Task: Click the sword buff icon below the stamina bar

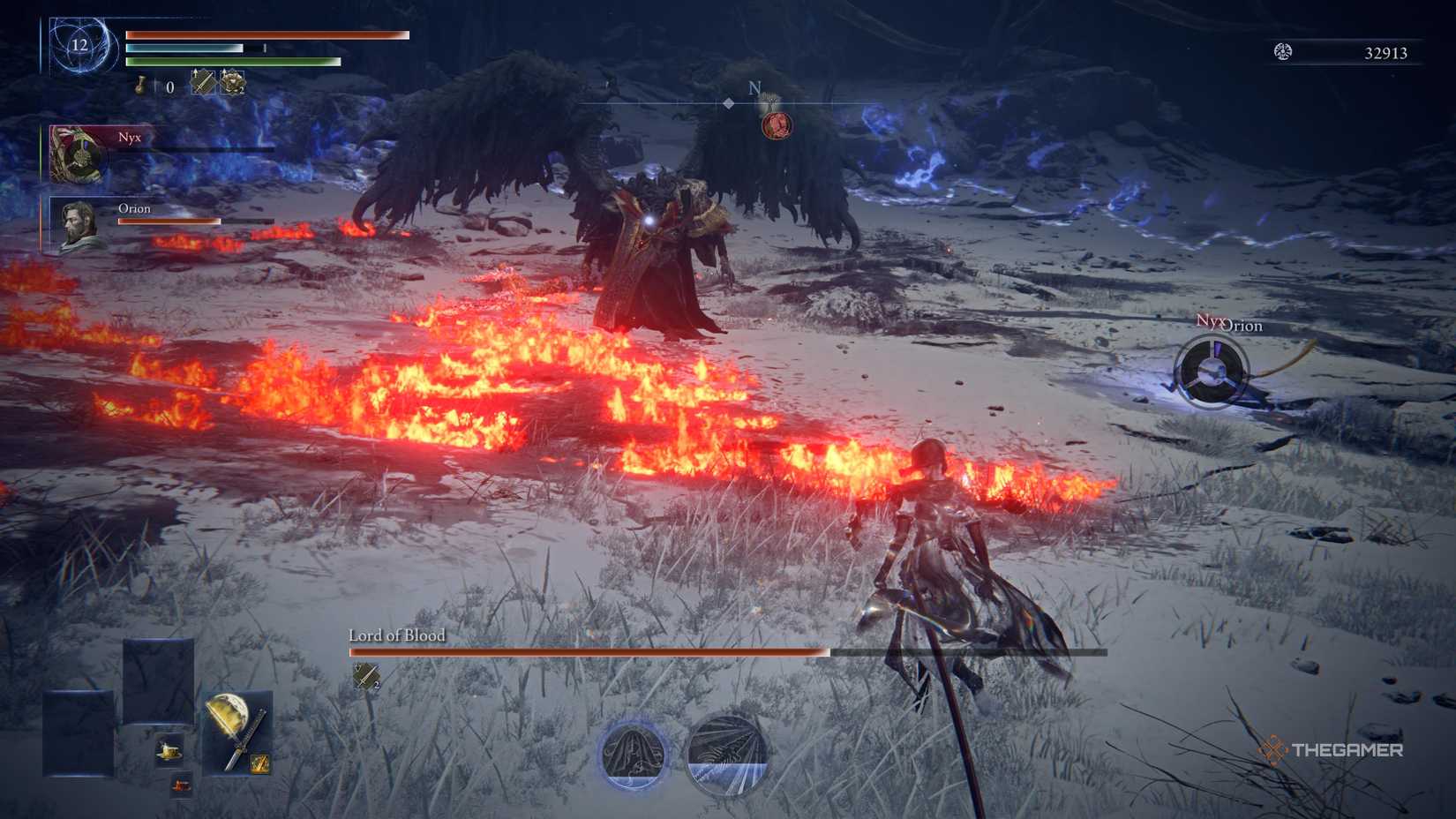Action: pyautogui.click(x=202, y=83)
